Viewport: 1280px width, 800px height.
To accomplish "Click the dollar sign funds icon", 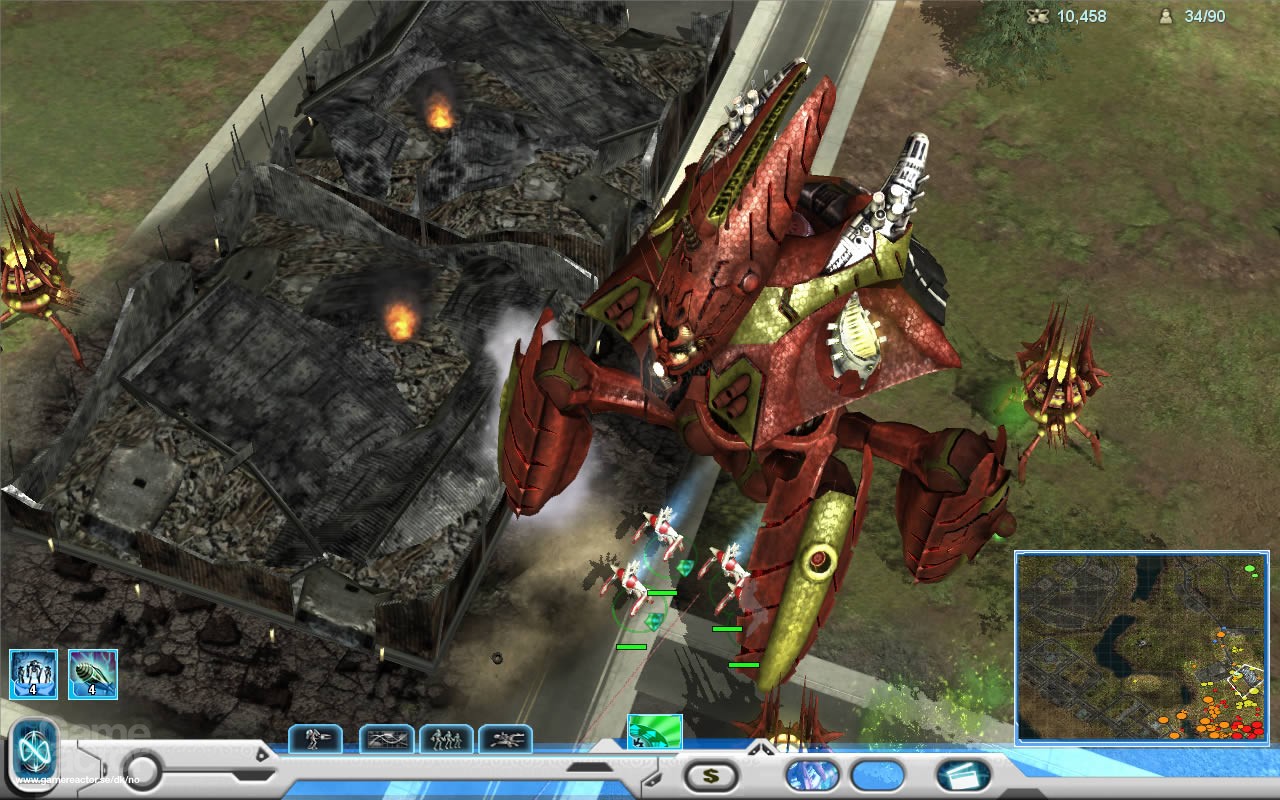I will 710,774.
